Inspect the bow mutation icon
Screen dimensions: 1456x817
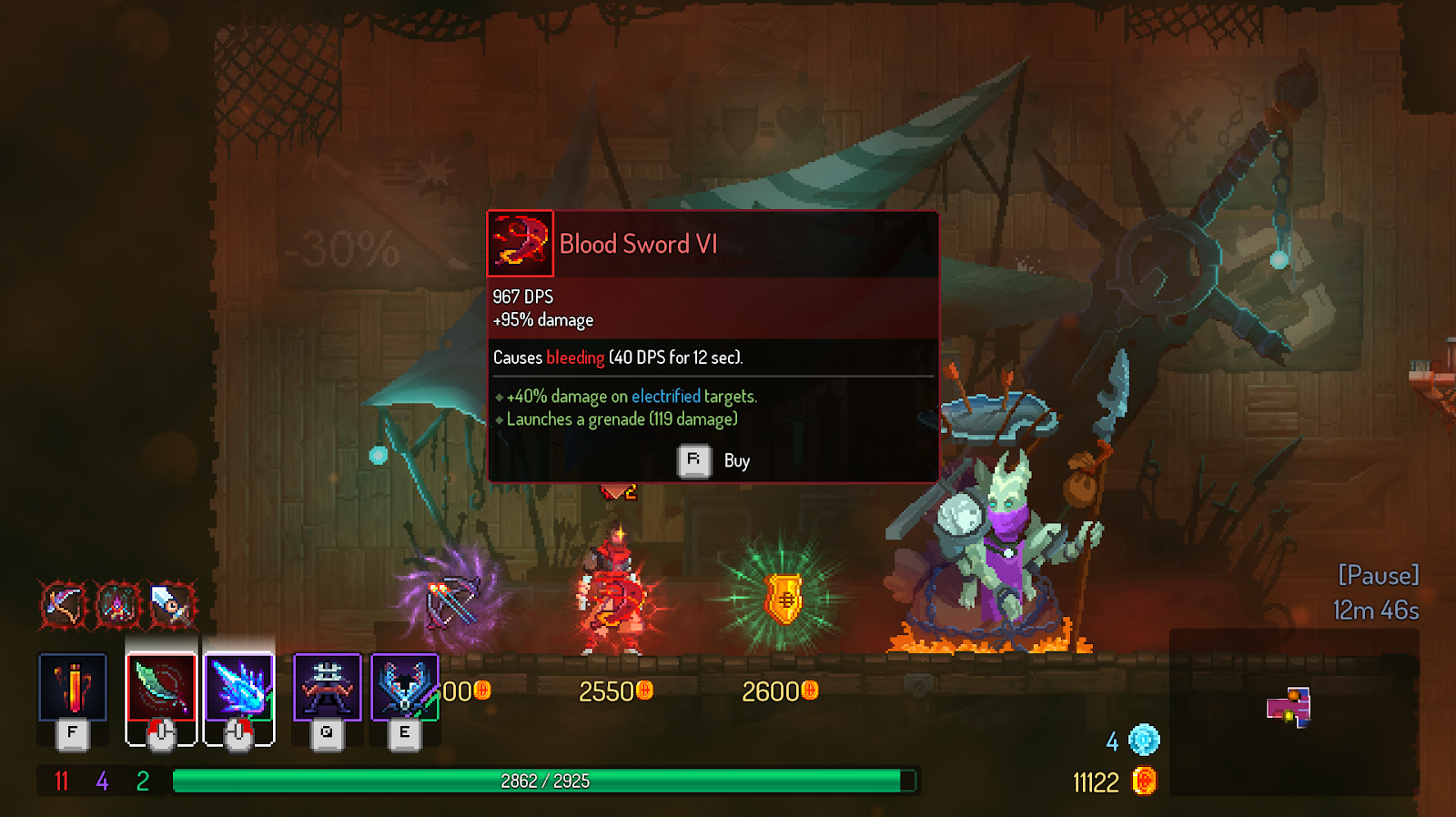tap(63, 604)
